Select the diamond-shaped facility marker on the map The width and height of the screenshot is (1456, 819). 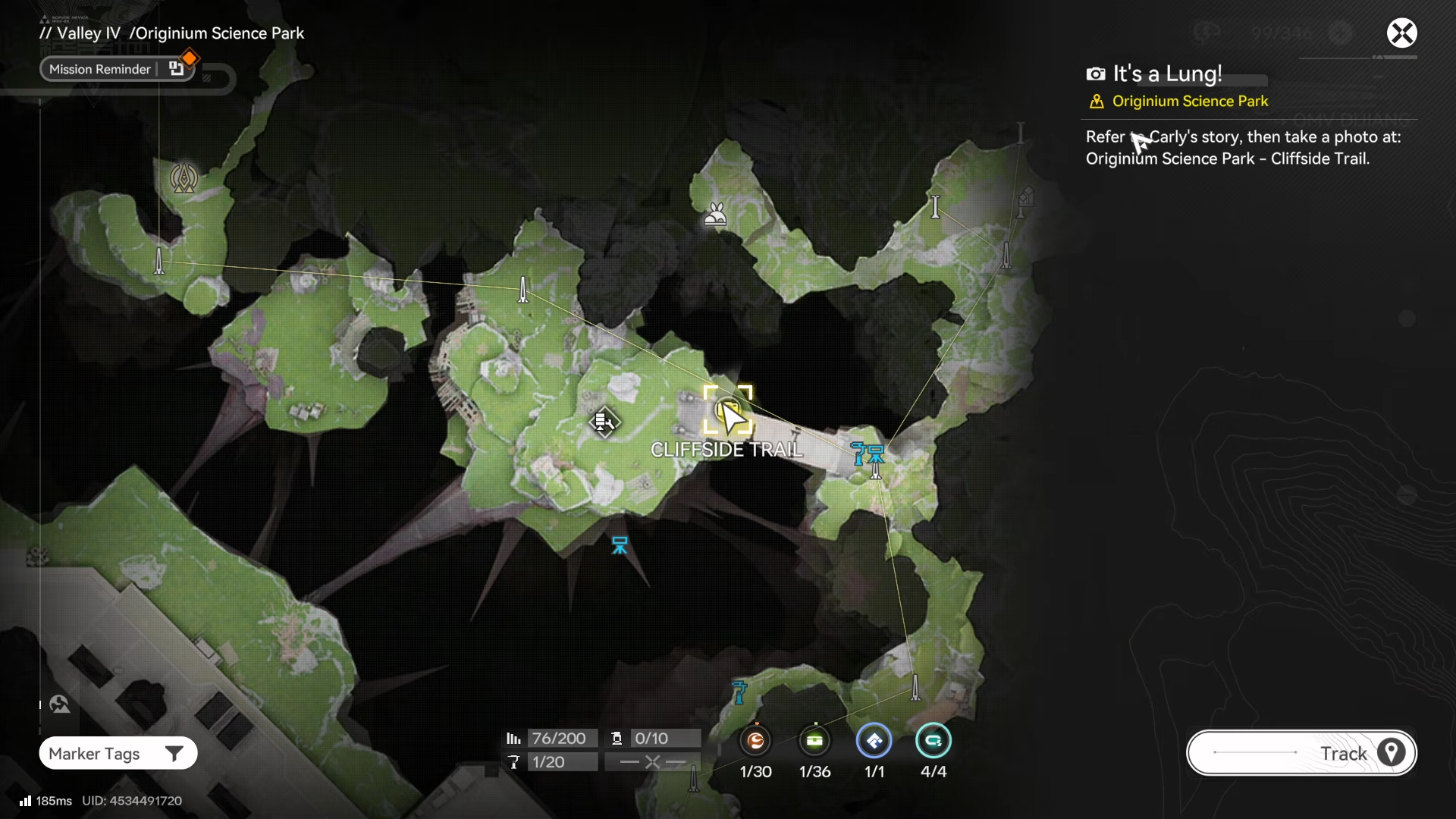604,422
